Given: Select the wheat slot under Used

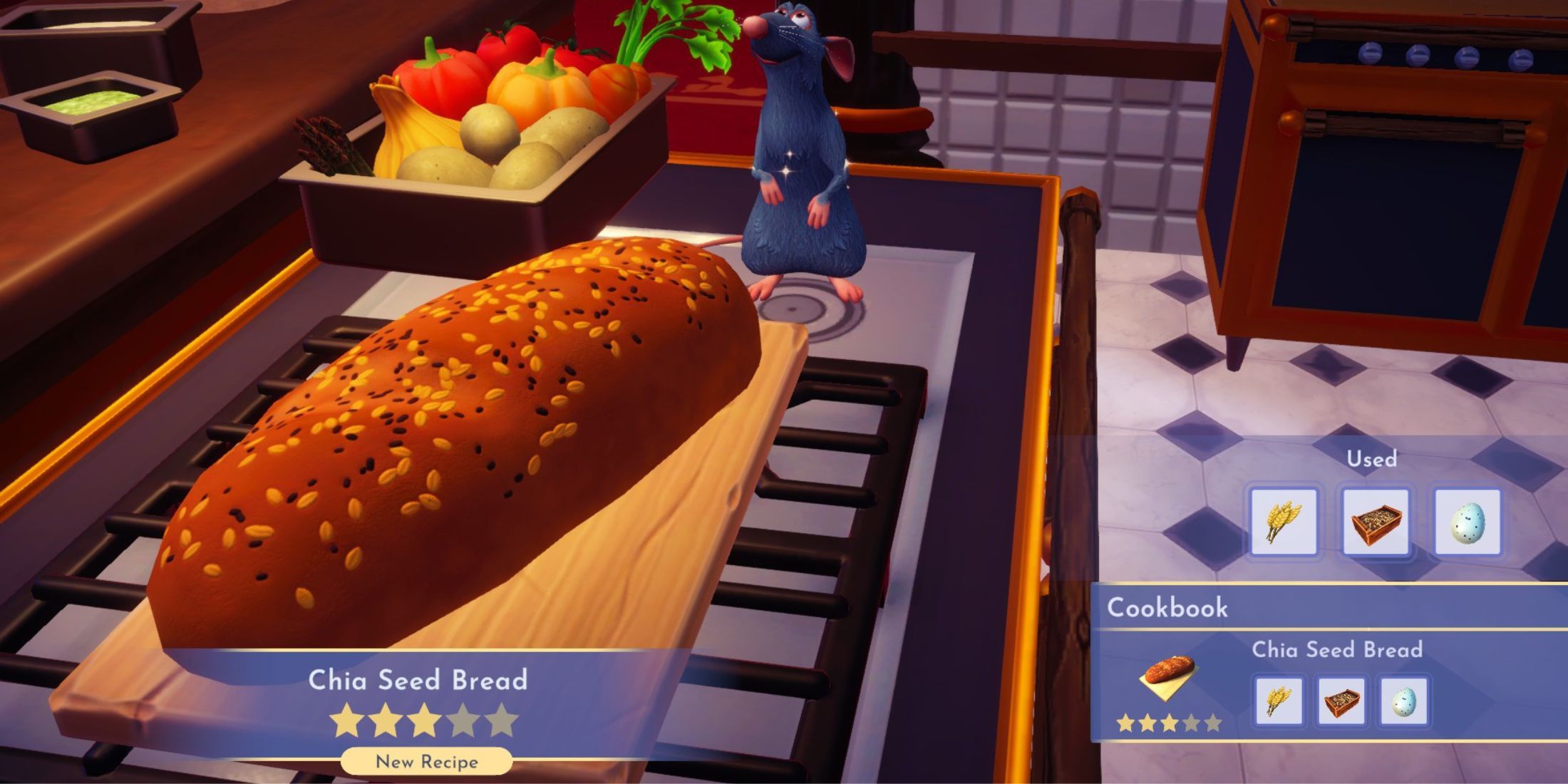Looking at the screenshot, I should (1284, 522).
